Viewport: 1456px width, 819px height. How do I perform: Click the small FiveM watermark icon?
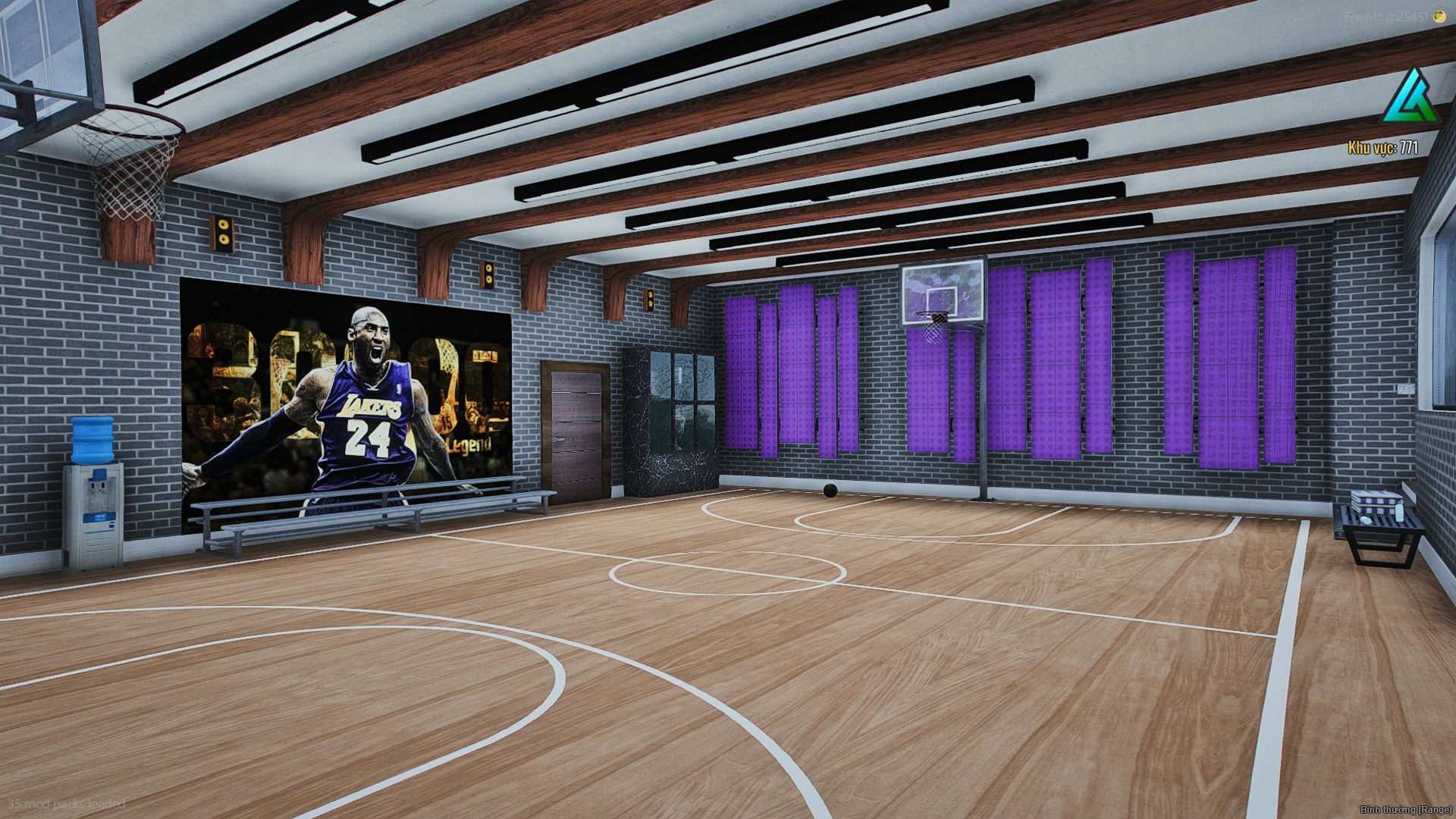pos(1439,16)
